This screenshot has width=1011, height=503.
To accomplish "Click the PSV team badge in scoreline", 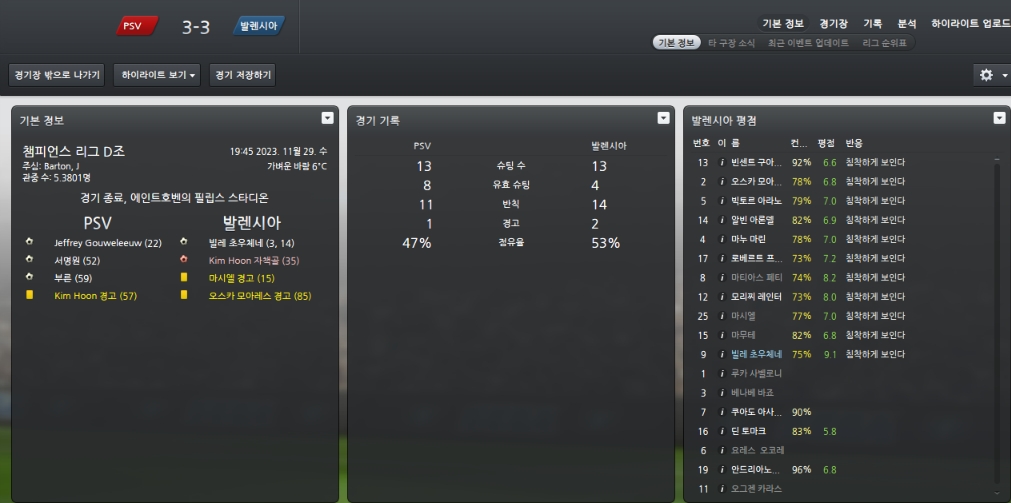I will [137, 26].
